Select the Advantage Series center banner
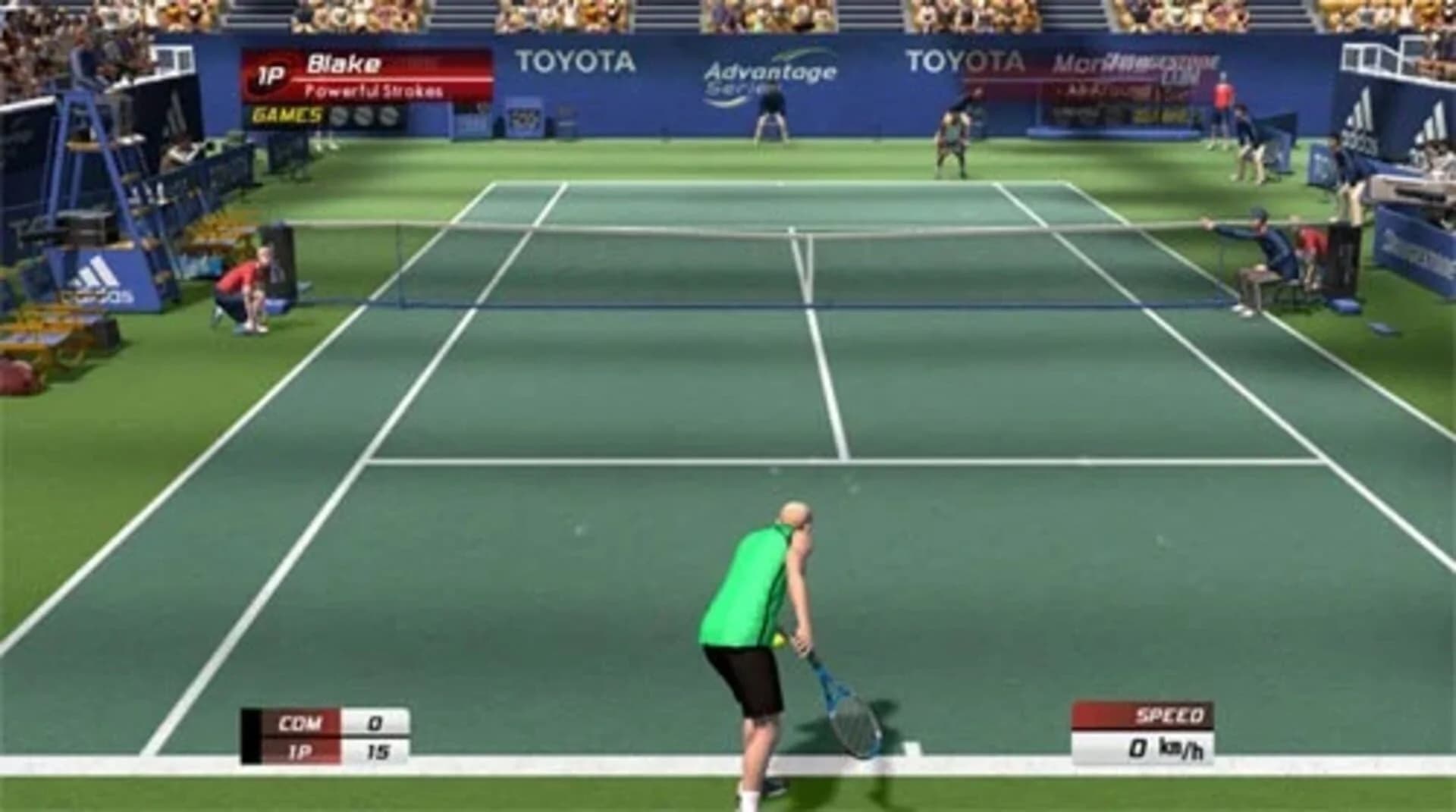 [x=770, y=71]
